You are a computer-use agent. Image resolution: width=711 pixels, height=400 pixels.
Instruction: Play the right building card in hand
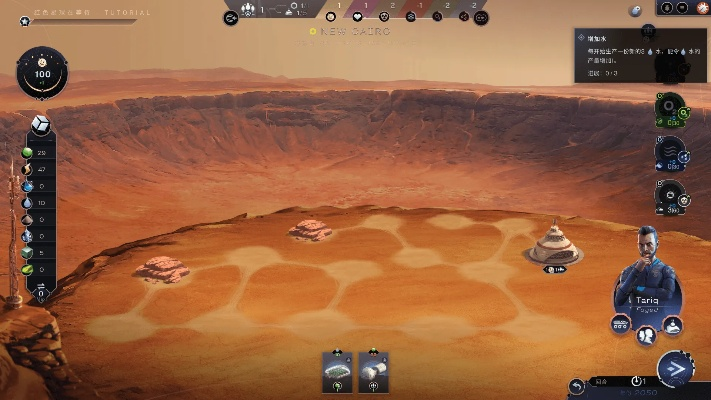(373, 370)
